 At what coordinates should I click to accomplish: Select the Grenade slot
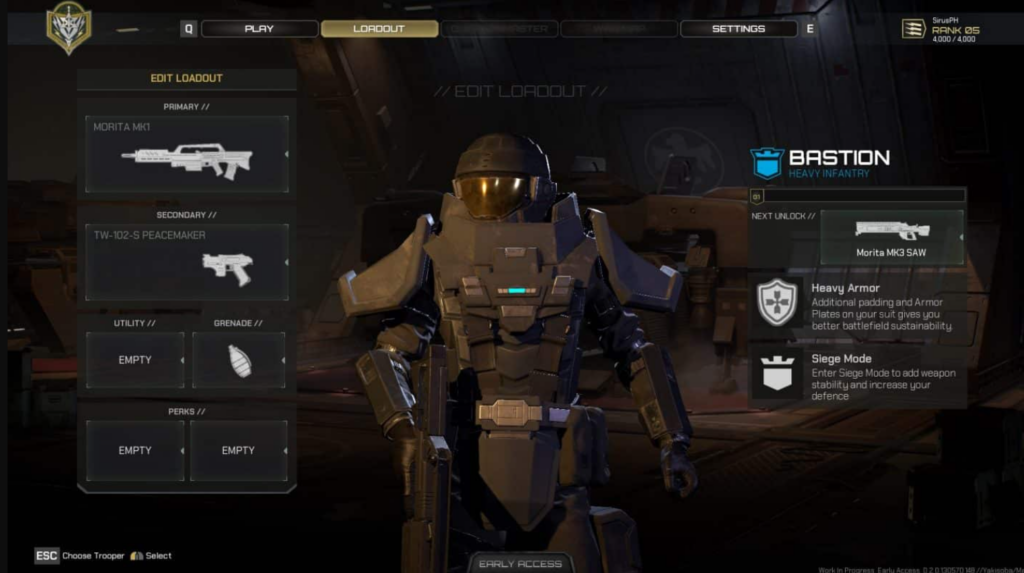coord(239,360)
